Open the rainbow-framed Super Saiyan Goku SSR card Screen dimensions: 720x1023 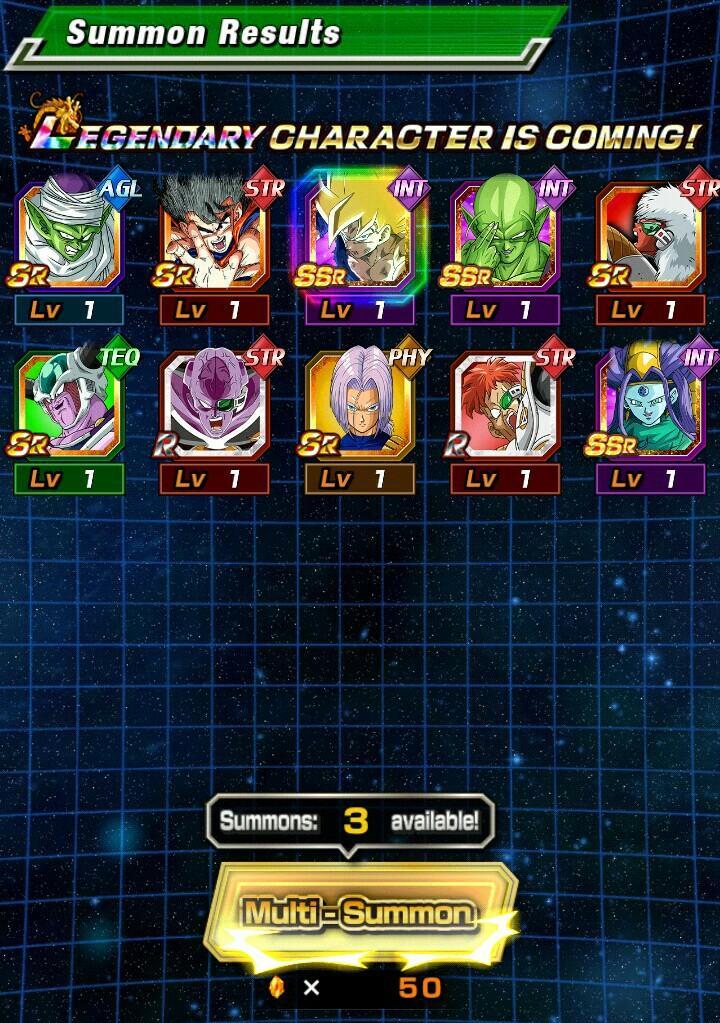click(x=359, y=237)
